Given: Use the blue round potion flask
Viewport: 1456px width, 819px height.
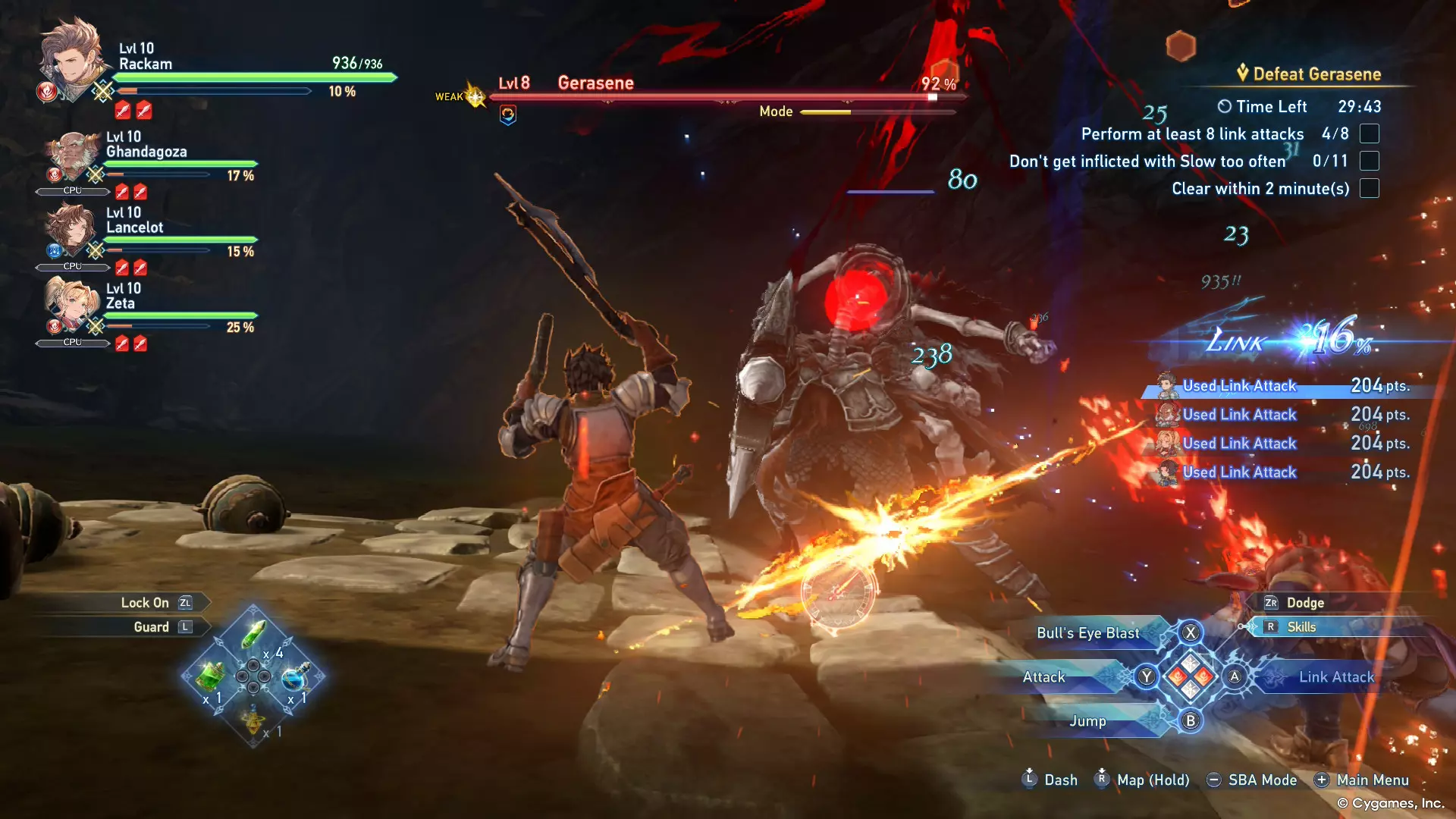Looking at the screenshot, I should 294,676.
